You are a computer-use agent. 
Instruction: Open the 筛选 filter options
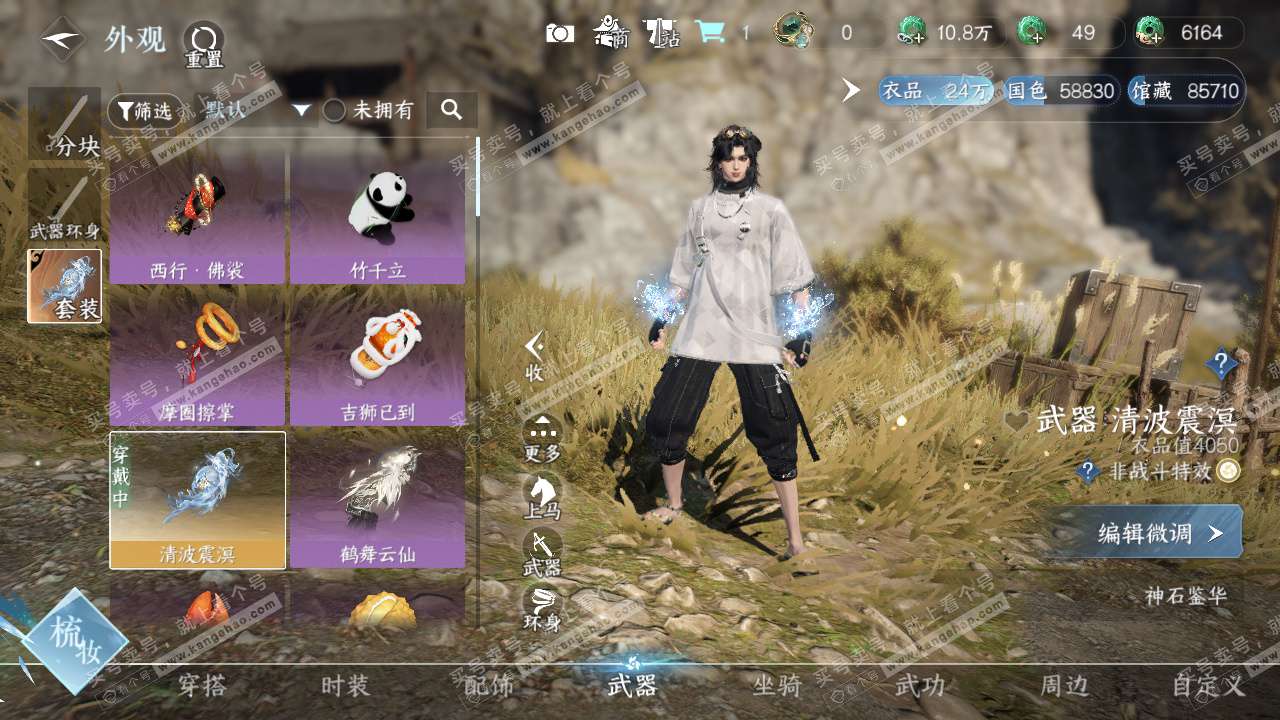click(145, 111)
